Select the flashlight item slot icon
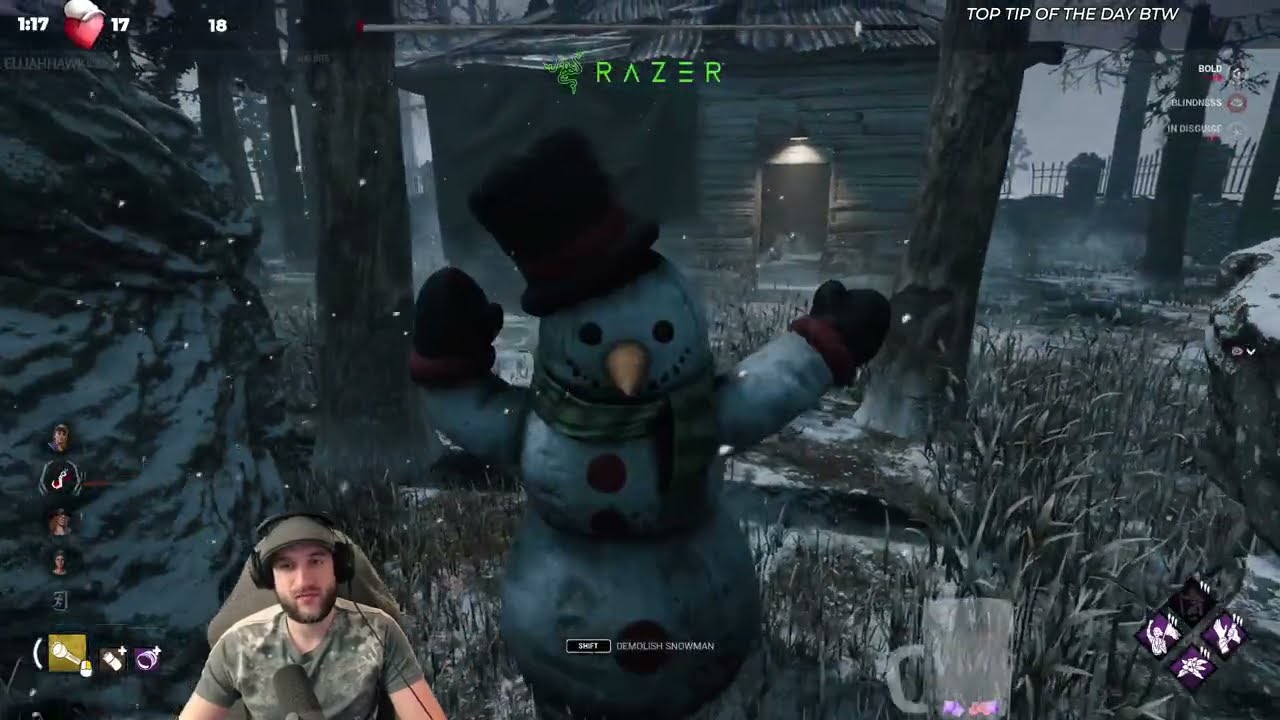Screen dimensions: 1280x720 66,652
